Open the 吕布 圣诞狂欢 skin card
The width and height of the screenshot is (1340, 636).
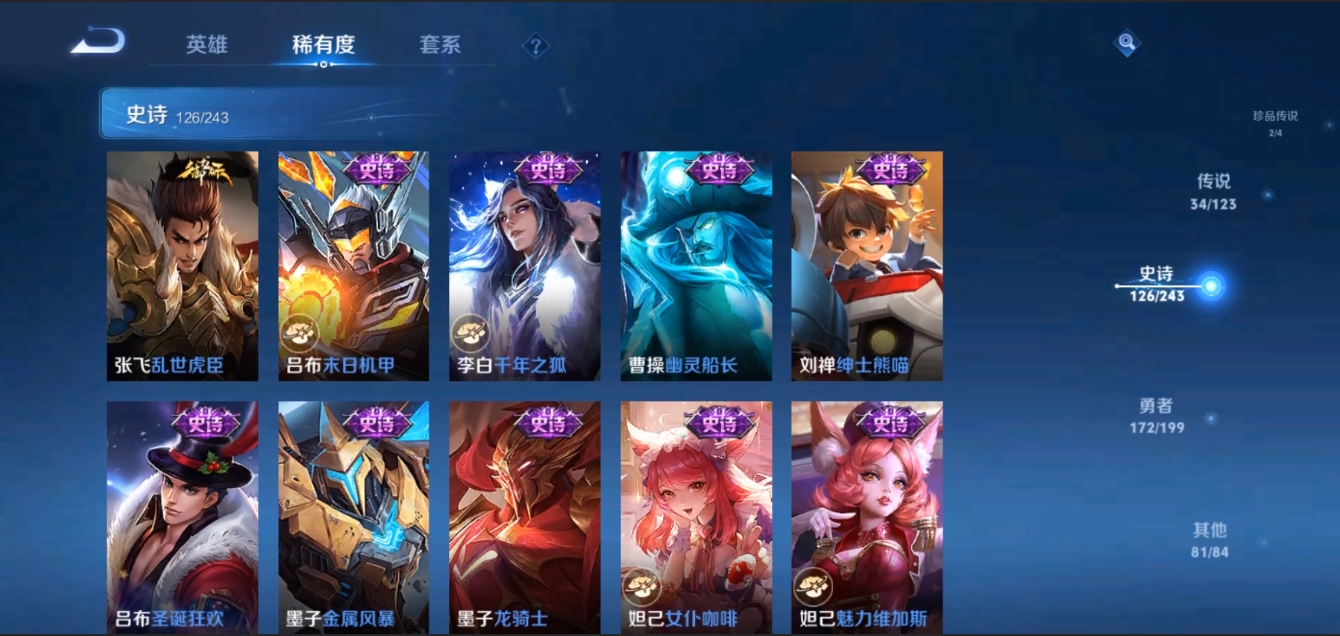coord(182,516)
